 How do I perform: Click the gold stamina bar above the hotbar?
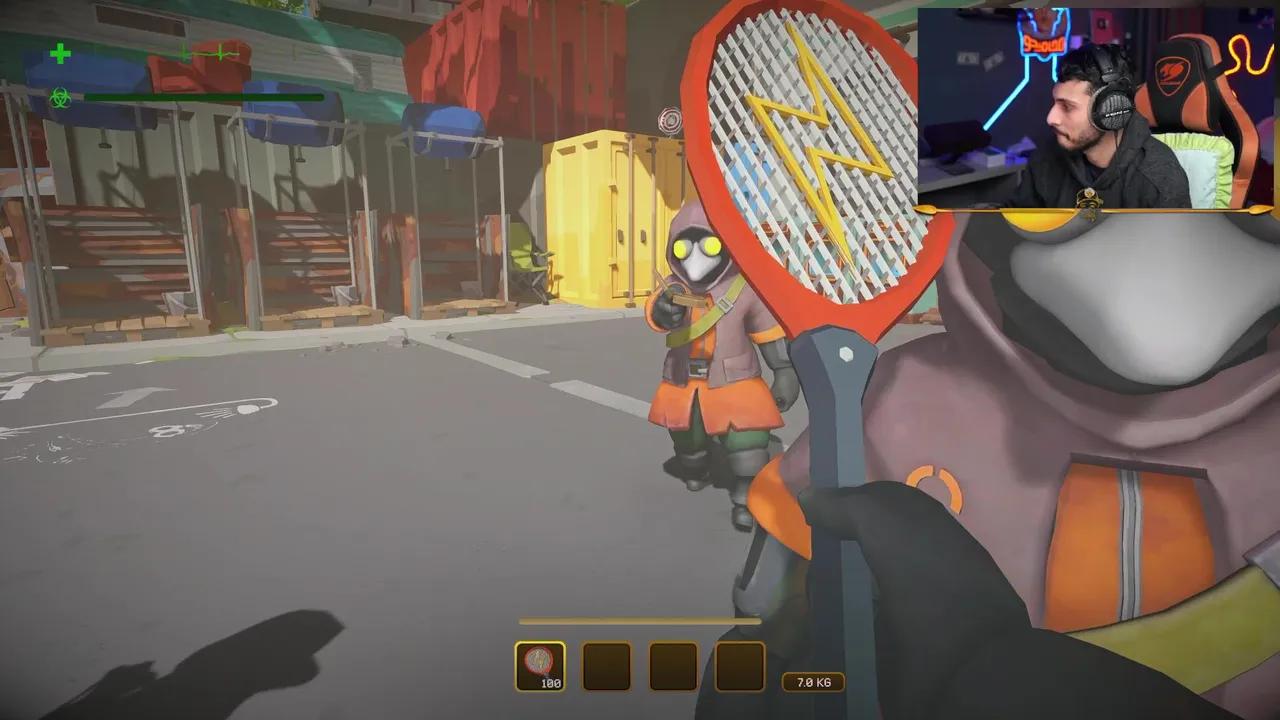640,621
